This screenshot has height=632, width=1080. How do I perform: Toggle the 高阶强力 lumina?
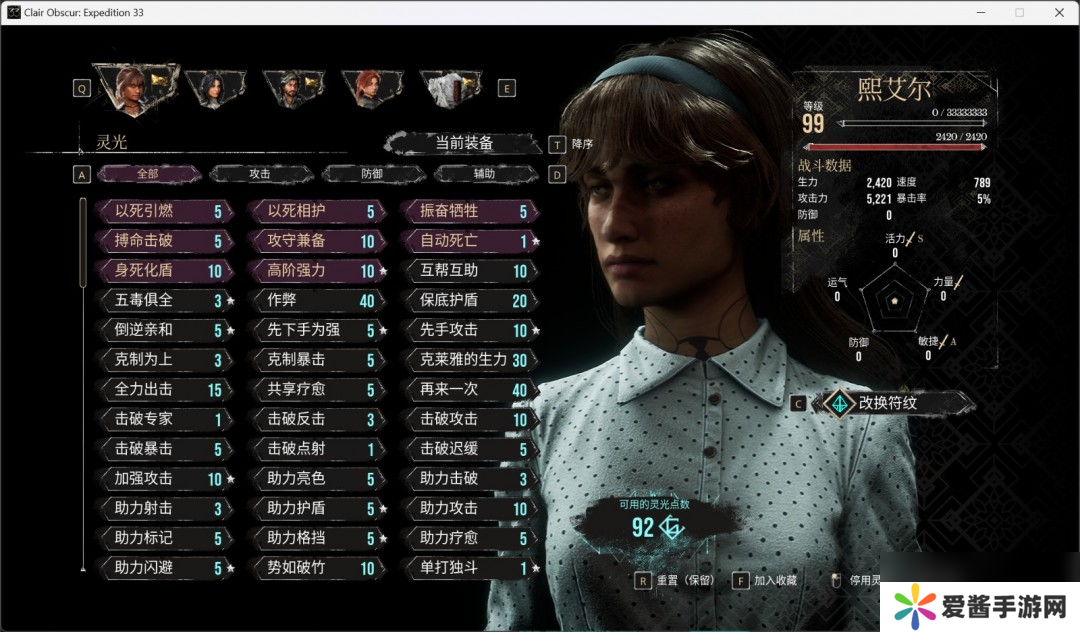pos(315,271)
